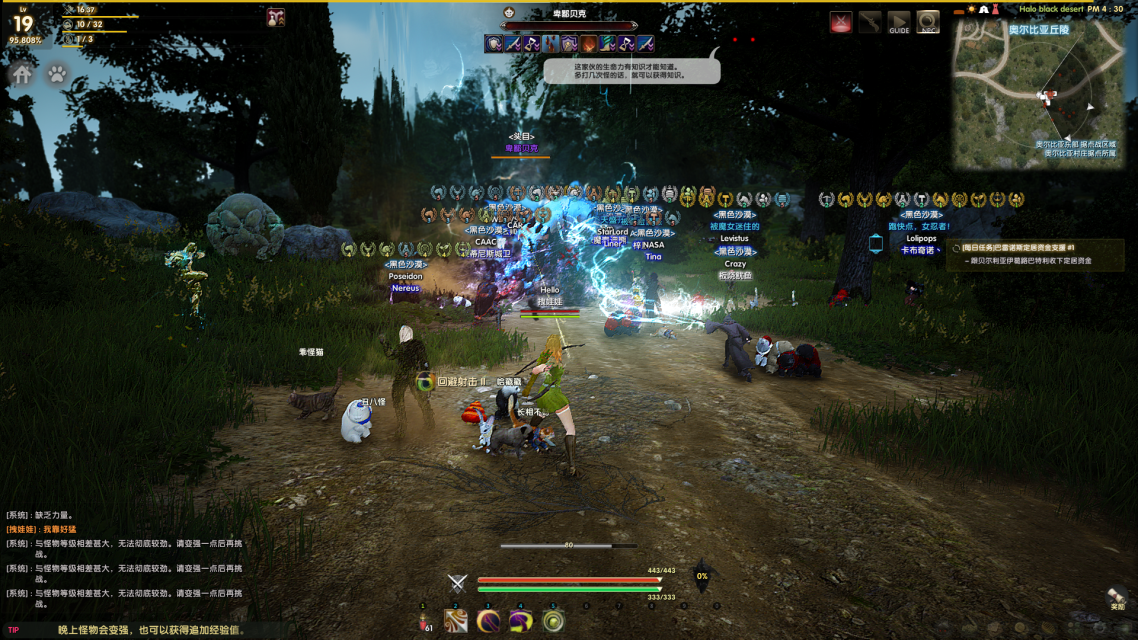Activate the green orb skill in slot 5
1138x640 pixels.
tap(553, 622)
